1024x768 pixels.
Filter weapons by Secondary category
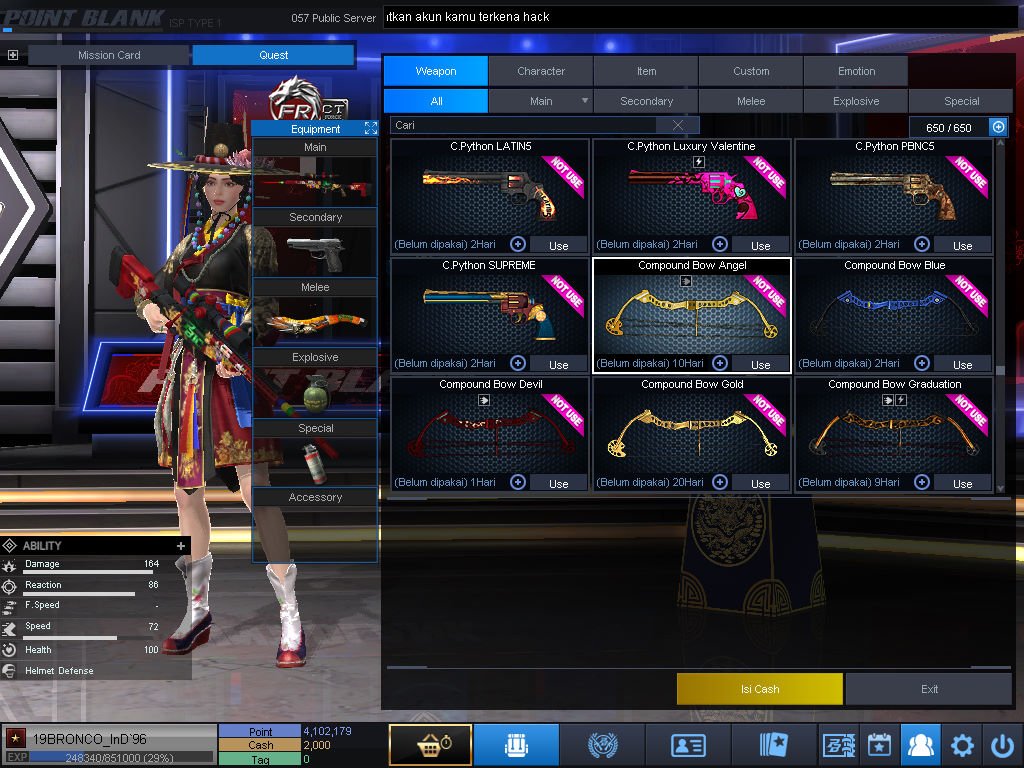coord(646,101)
